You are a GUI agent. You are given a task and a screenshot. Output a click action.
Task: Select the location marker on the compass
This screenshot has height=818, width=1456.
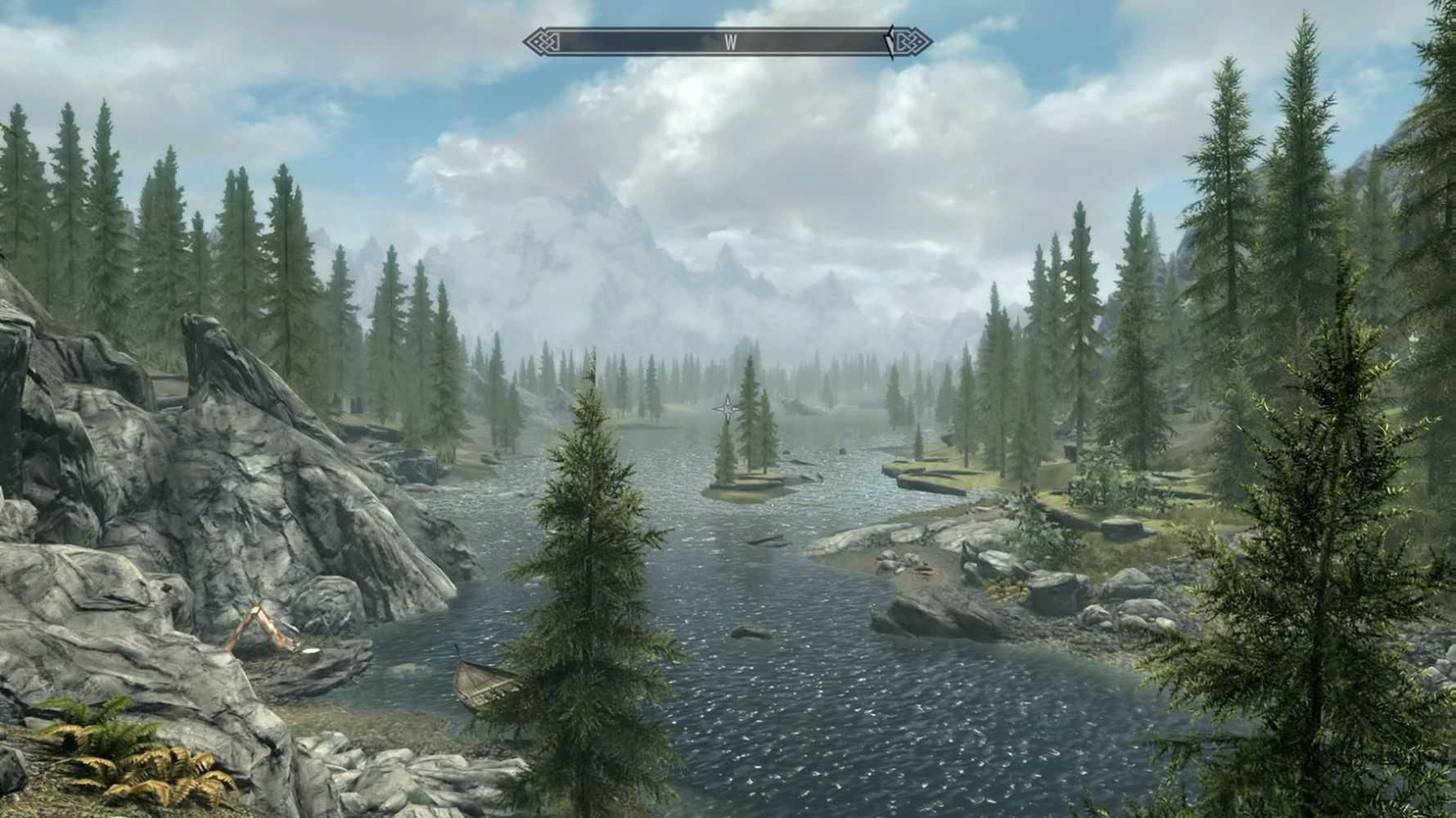(x=890, y=43)
